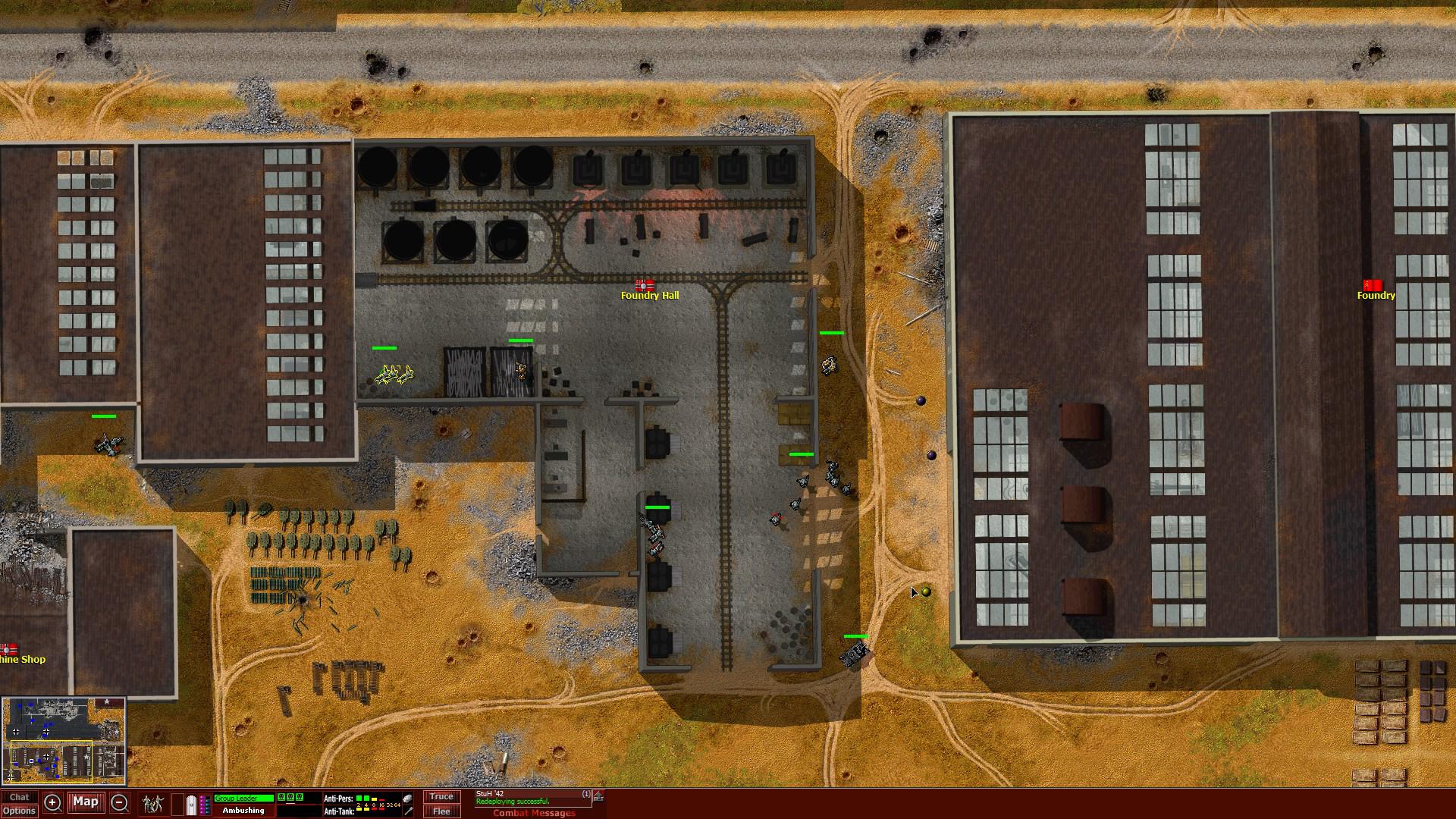
Task: Click the Machine Shop flag marker
Action: [x=9, y=648]
